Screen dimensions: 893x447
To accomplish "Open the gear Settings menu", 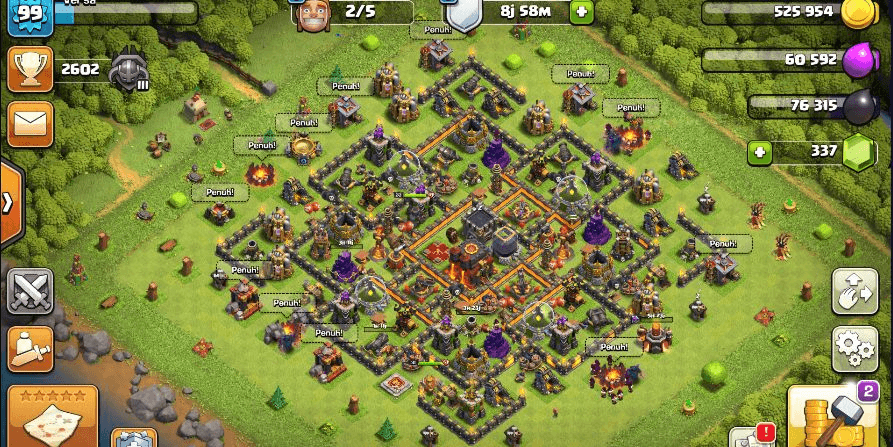I will (855, 349).
